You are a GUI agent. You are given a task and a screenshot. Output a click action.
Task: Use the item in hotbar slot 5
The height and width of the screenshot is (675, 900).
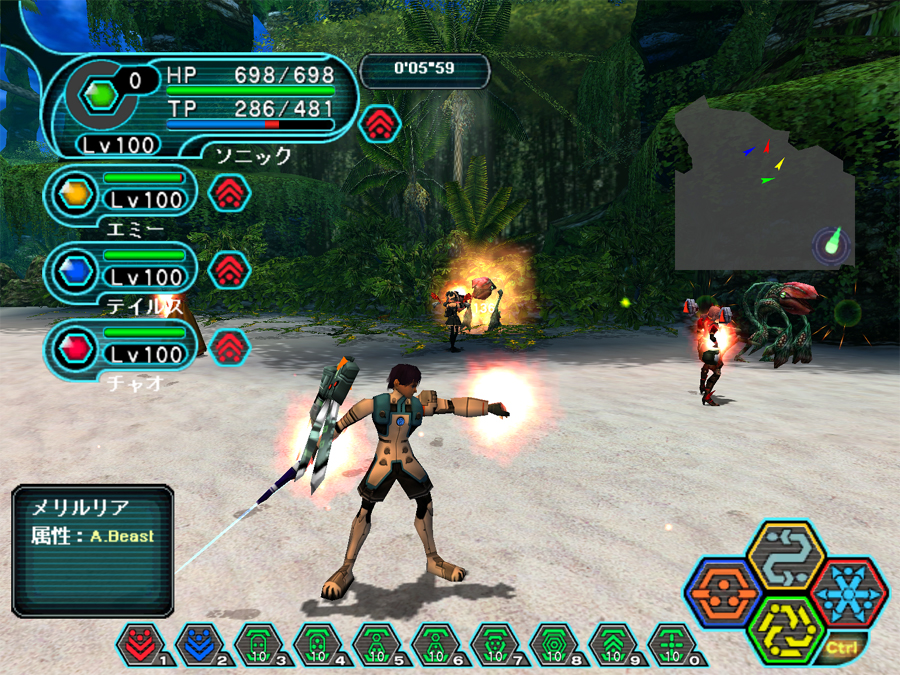click(375, 645)
